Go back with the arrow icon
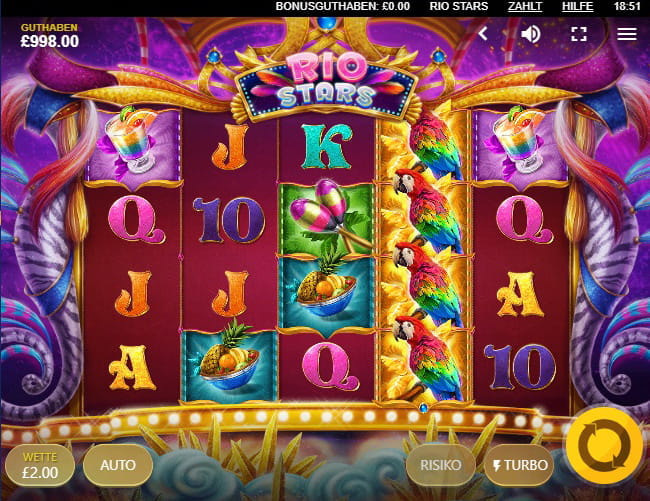 (483, 34)
